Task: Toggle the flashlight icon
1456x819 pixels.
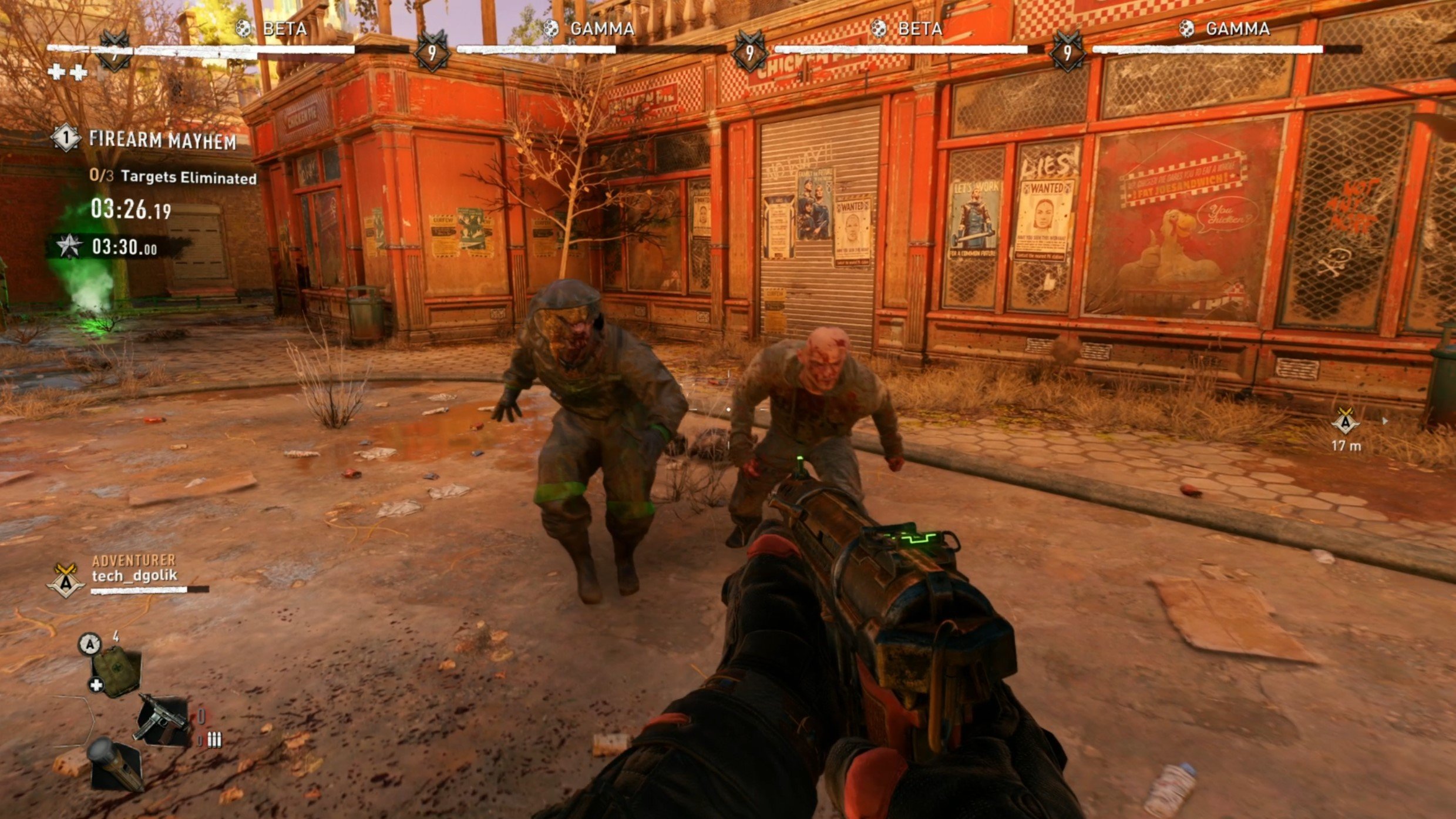Action: pos(115,763)
